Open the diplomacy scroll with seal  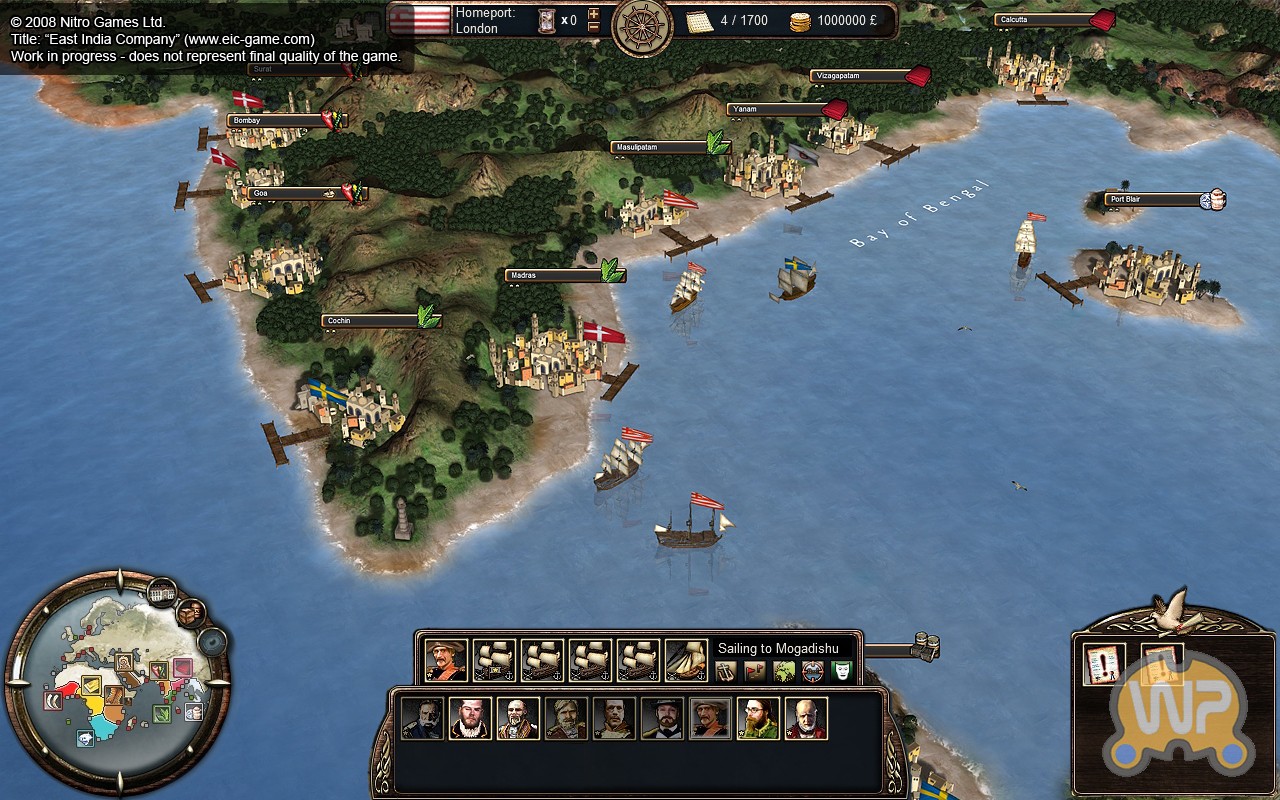pos(1105,665)
